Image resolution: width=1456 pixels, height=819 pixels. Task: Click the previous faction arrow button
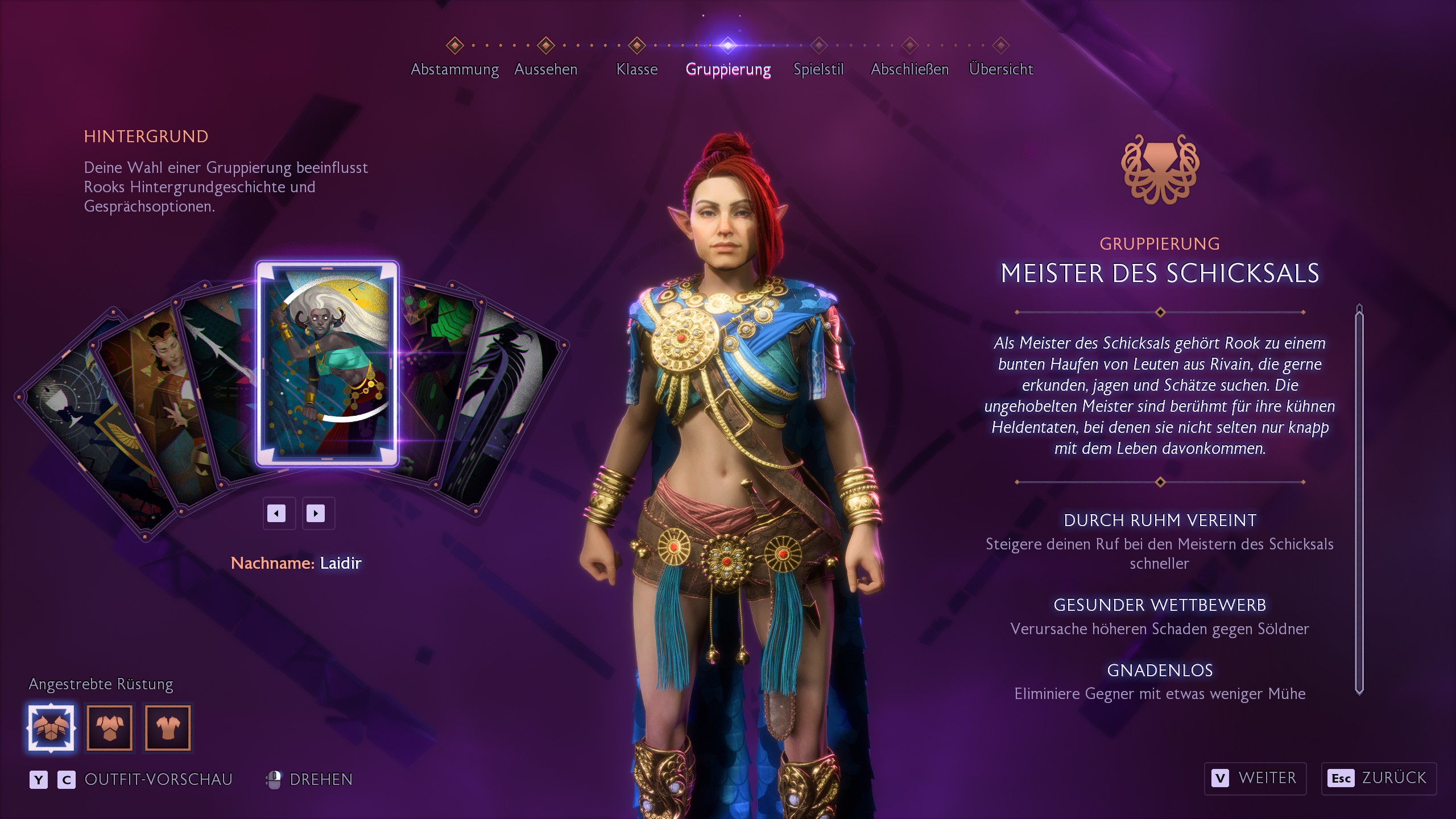(277, 514)
